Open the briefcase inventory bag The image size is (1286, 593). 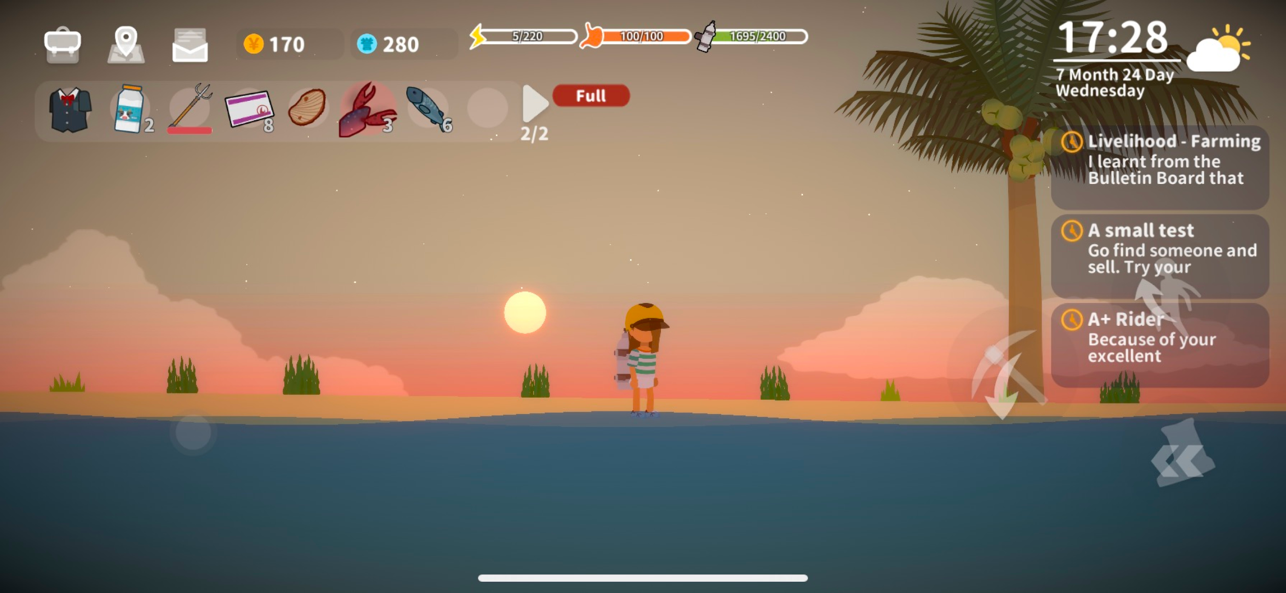pyautogui.click(x=62, y=44)
